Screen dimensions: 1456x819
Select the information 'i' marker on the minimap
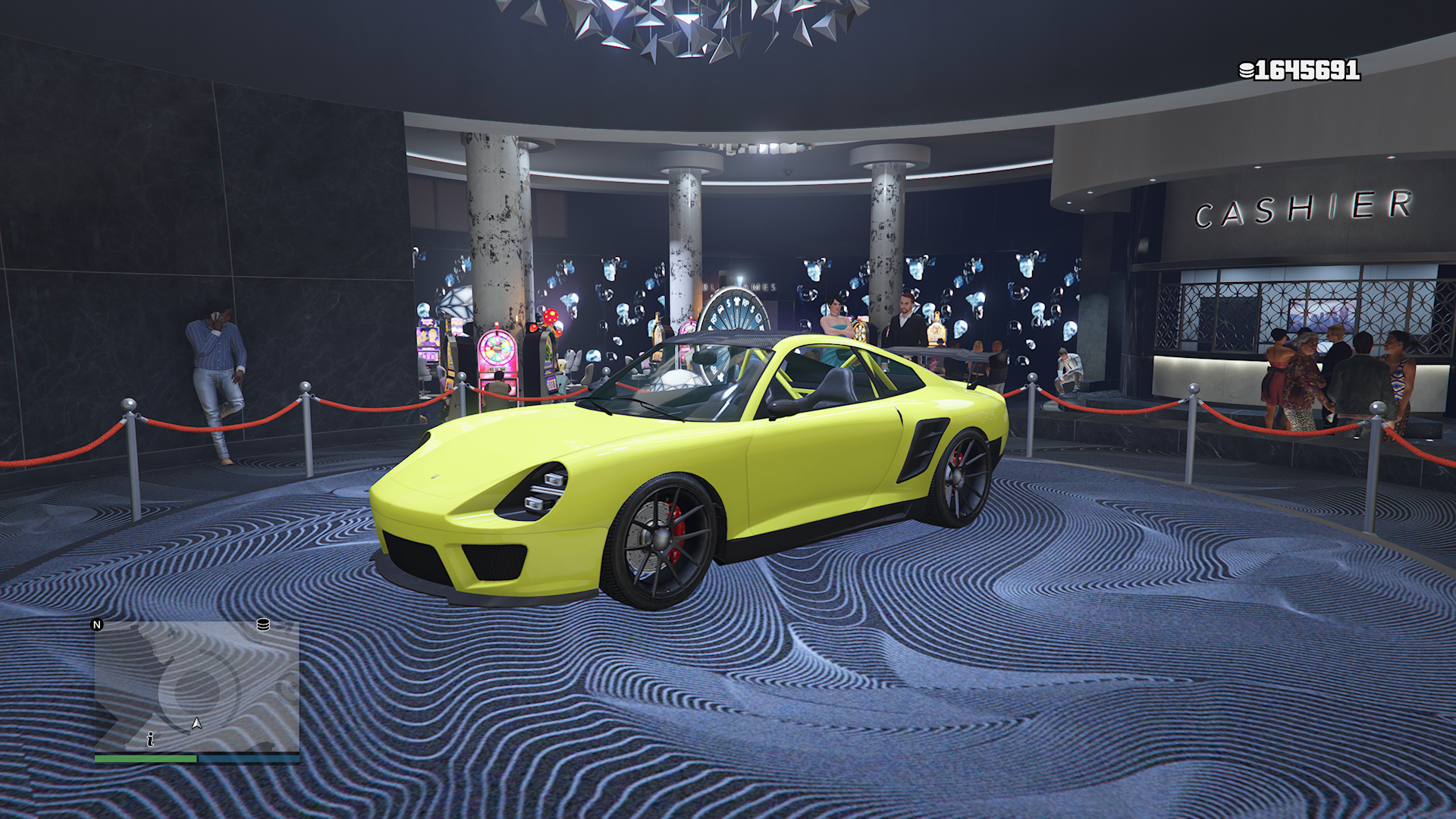coord(151,739)
